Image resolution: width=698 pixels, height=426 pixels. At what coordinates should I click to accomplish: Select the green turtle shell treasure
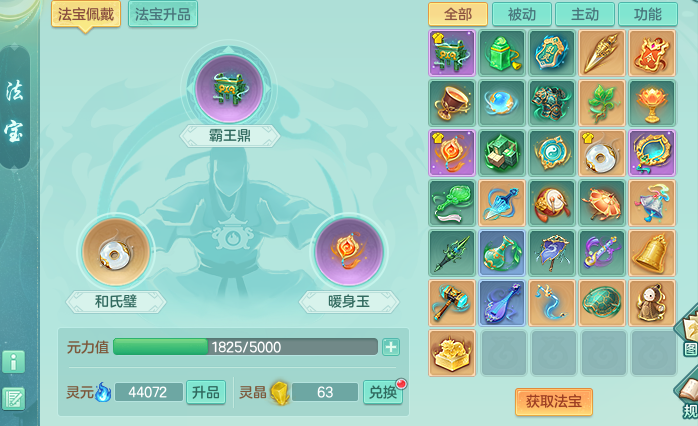pyautogui.click(x=603, y=303)
